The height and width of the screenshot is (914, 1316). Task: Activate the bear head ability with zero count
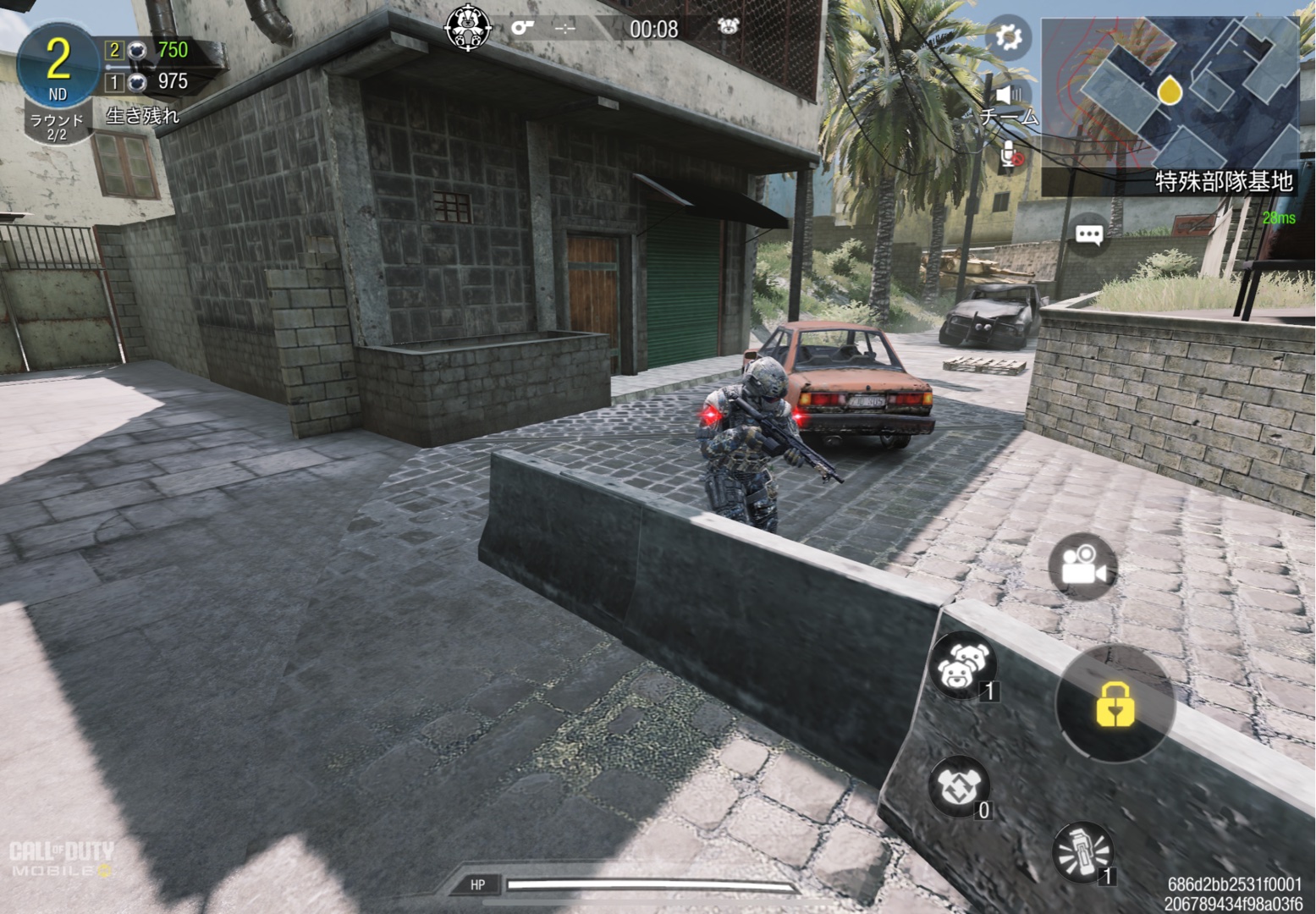959,785
